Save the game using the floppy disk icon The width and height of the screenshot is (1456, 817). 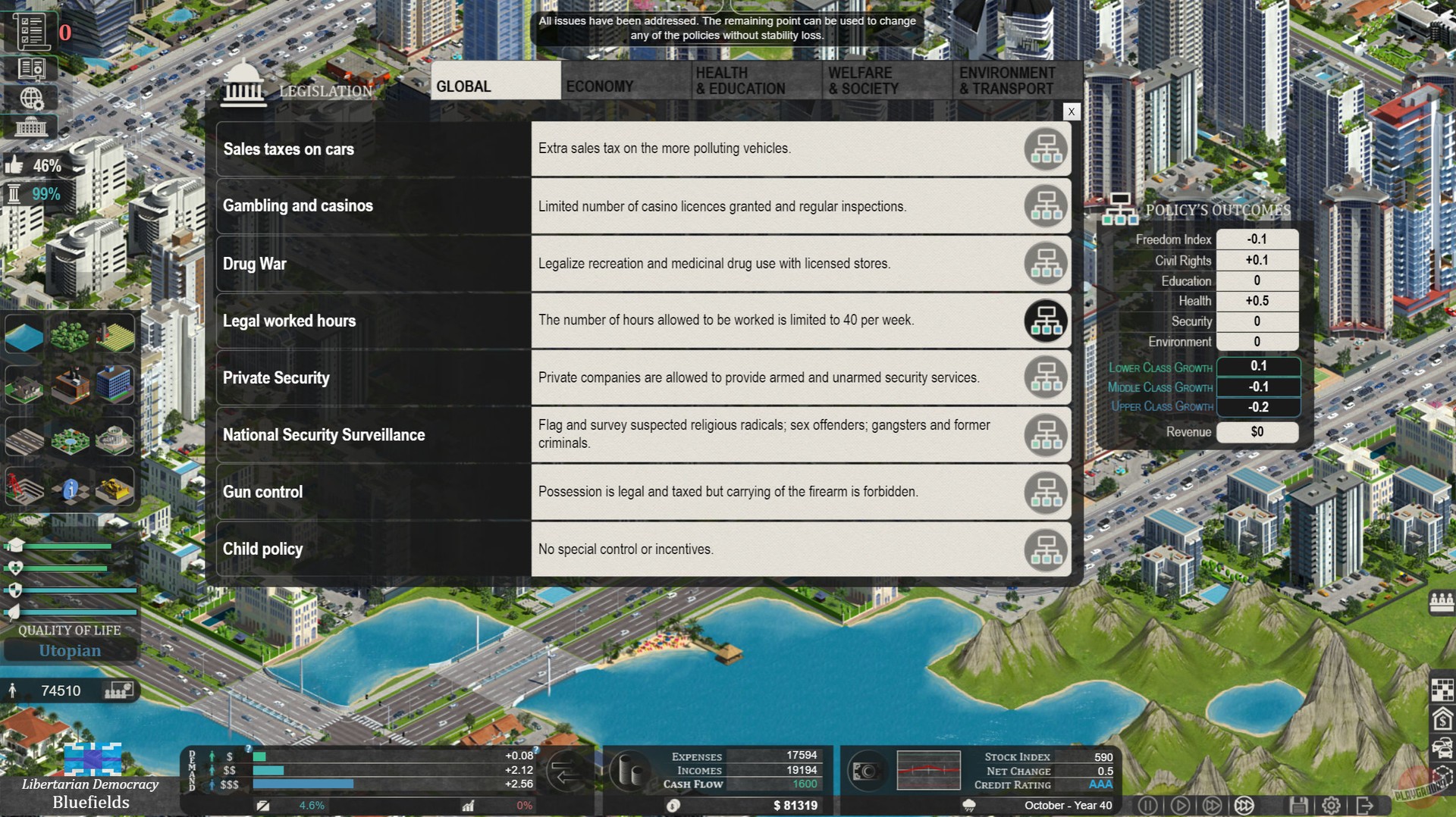tap(1300, 806)
